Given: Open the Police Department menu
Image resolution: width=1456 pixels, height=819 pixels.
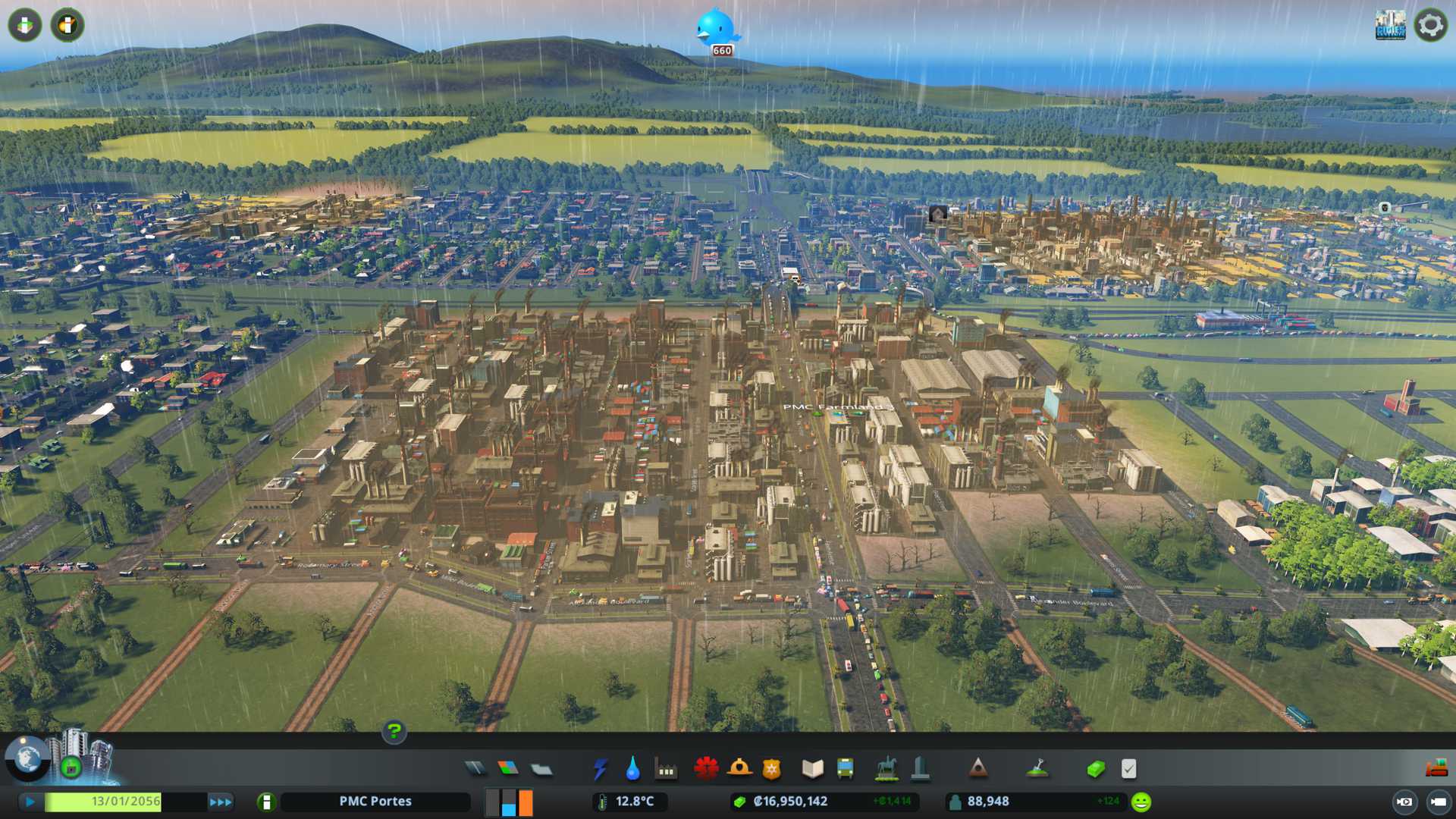Looking at the screenshot, I should pos(771,769).
